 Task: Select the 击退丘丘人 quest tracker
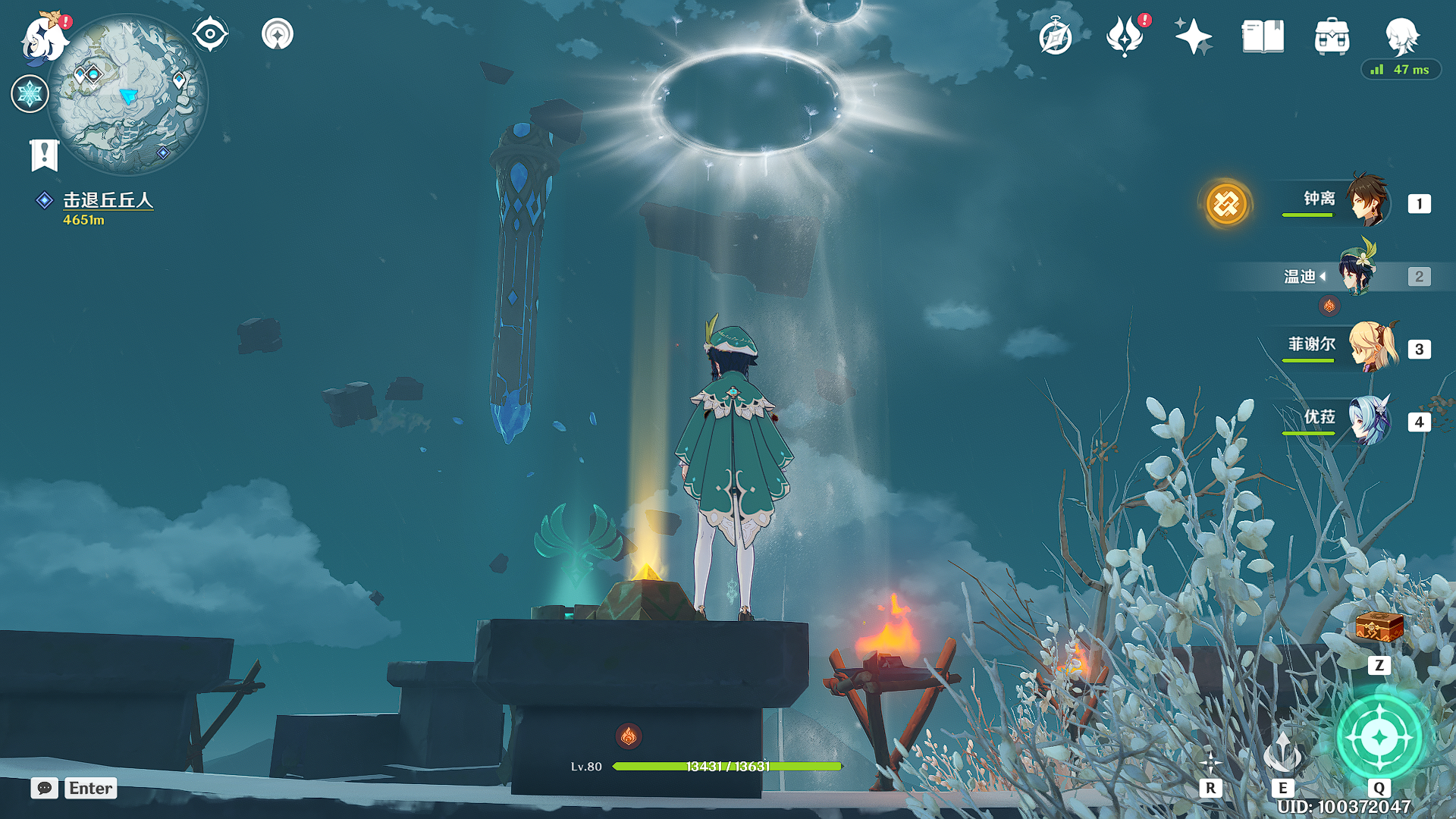tap(107, 200)
